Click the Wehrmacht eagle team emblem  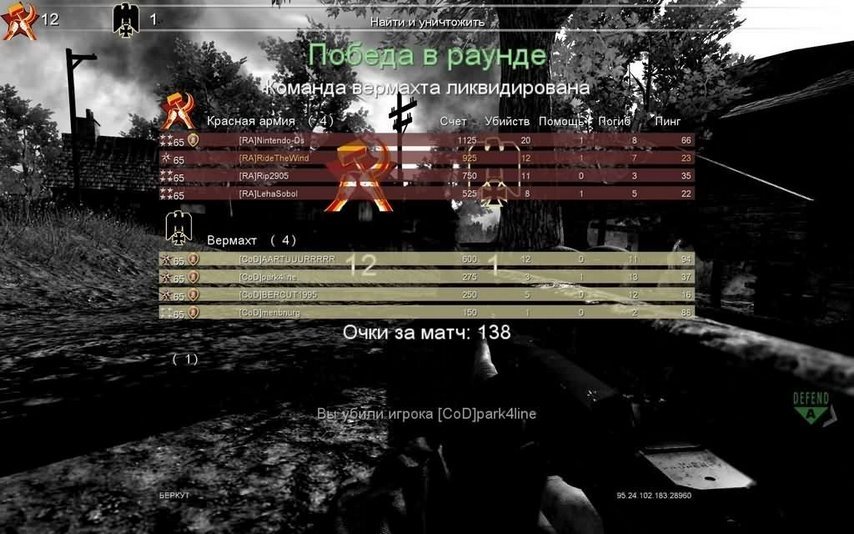click(179, 228)
